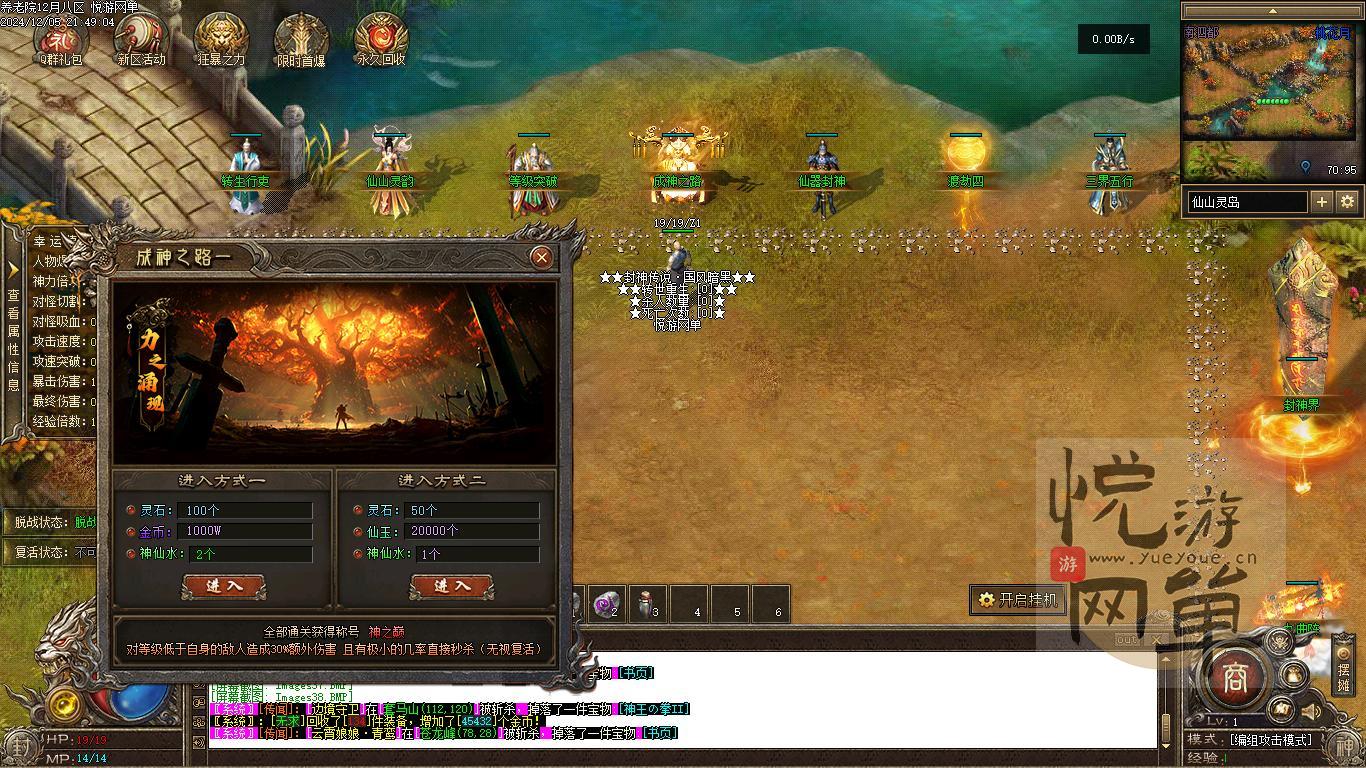This screenshot has width=1366, height=768.
Task: Use the purple scroll in hotbar slot 2
Action: coord(607,603)
